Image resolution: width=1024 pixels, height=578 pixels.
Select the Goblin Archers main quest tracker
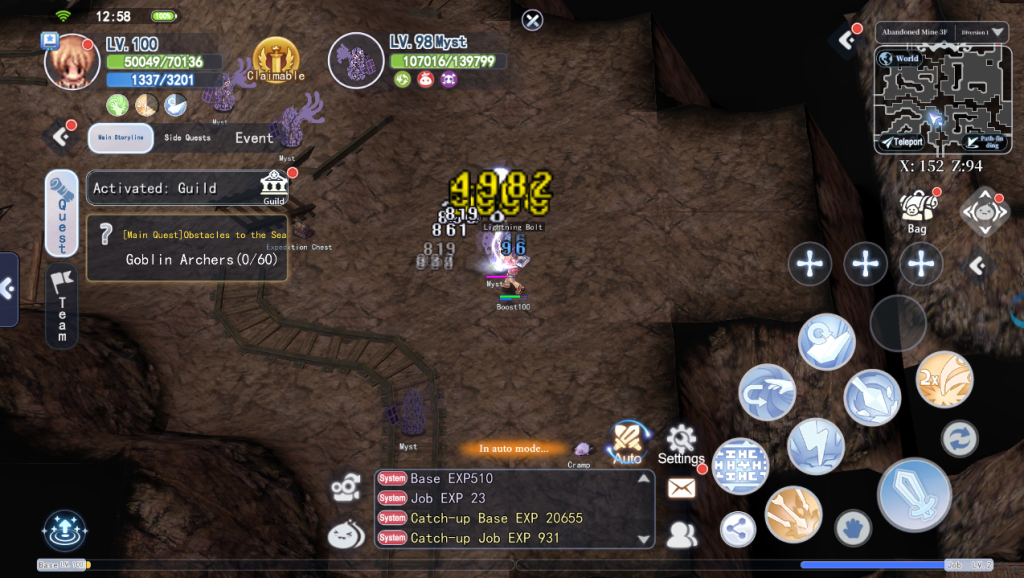(x=188, y=248)
